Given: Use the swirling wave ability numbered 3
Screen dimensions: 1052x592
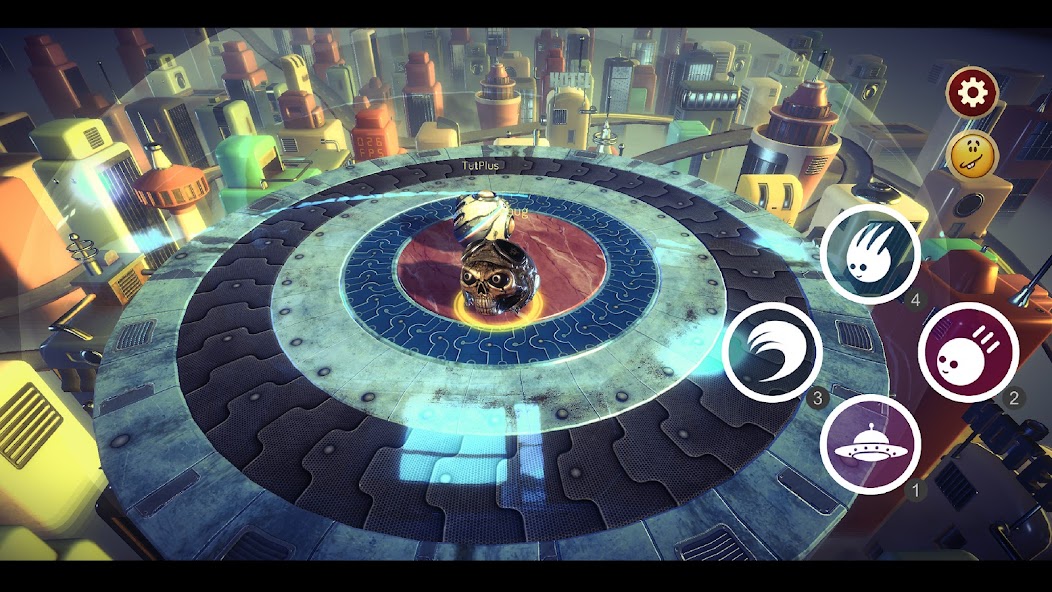Looking at the screenshot, I should 772,352.
